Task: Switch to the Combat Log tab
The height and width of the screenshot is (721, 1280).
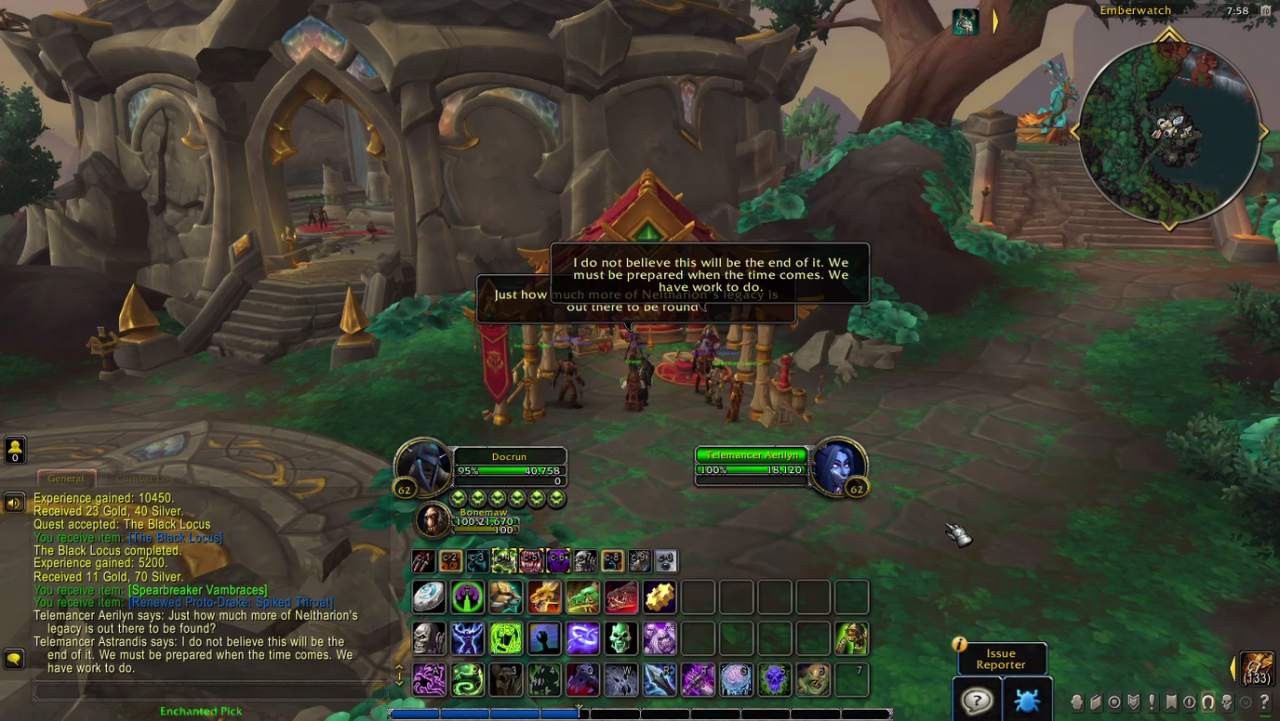Action: [x=144, y=478]
